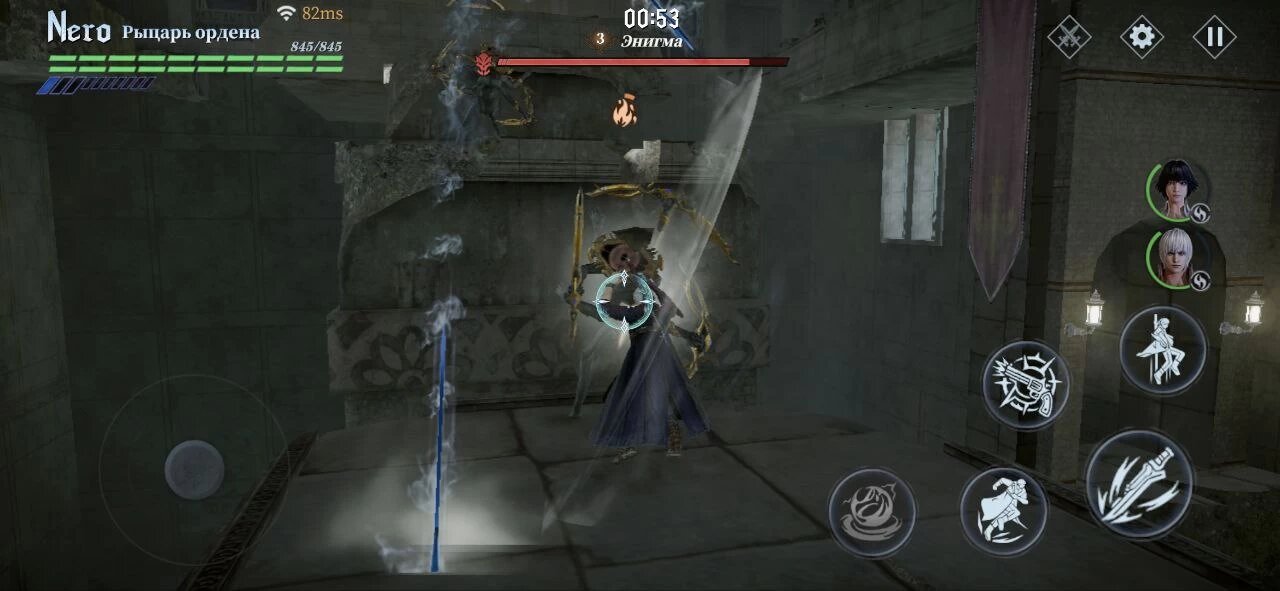This screenshot has width=1280, height=591.
Task: Fire the revolver gun skill
Action: (x=1025, y=384)
